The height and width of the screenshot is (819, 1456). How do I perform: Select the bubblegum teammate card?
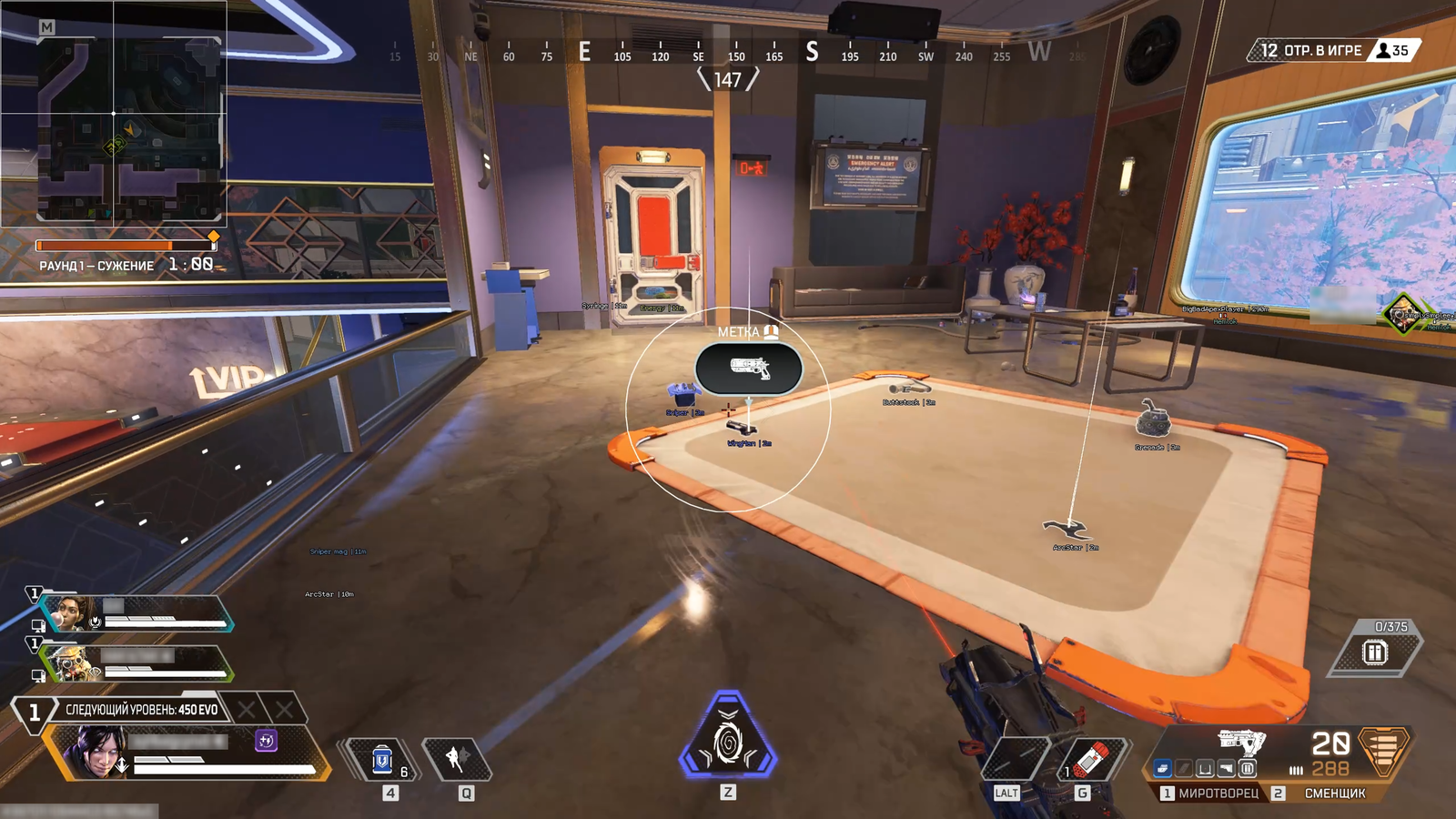[136, 614]
